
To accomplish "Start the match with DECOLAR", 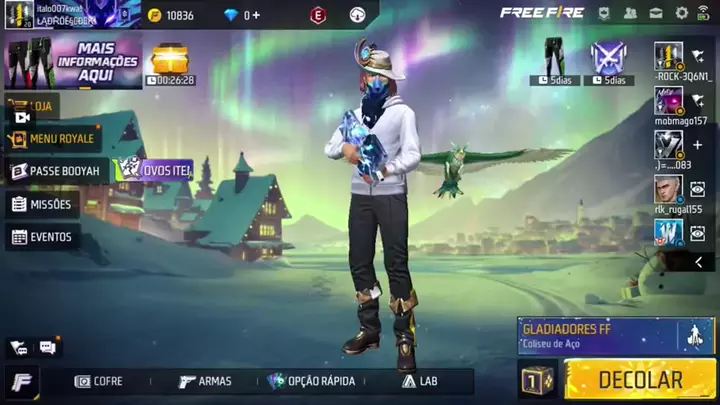I will pyautogui.click(x=640, y=380).
